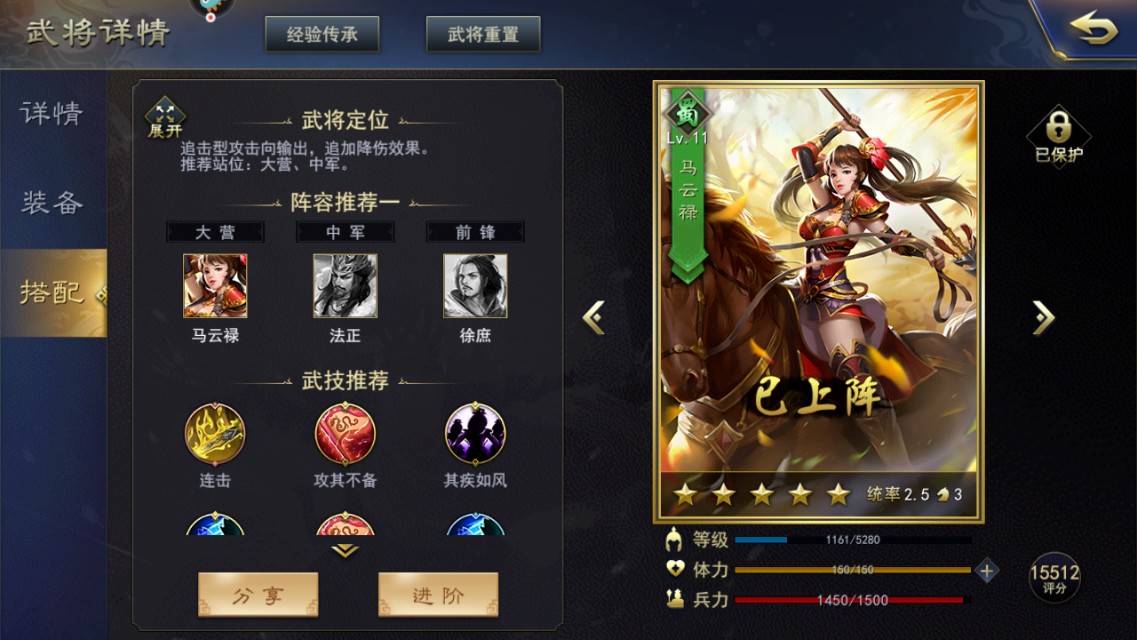Show the next general with right arrow
1137x640 pixels.
1043,317
